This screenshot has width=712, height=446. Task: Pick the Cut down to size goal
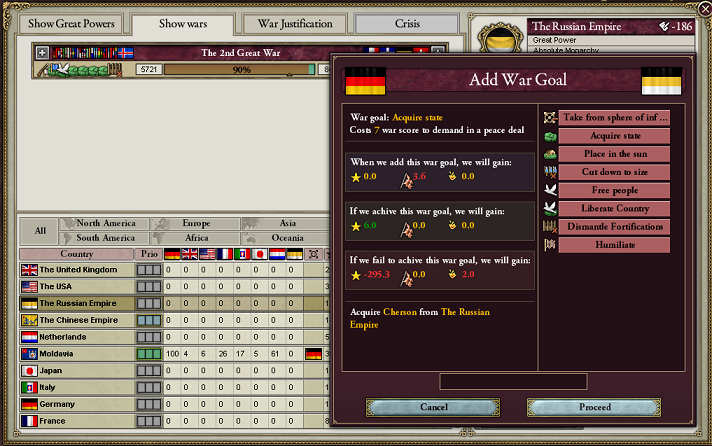pyautogui.click(x=613, y=172)
